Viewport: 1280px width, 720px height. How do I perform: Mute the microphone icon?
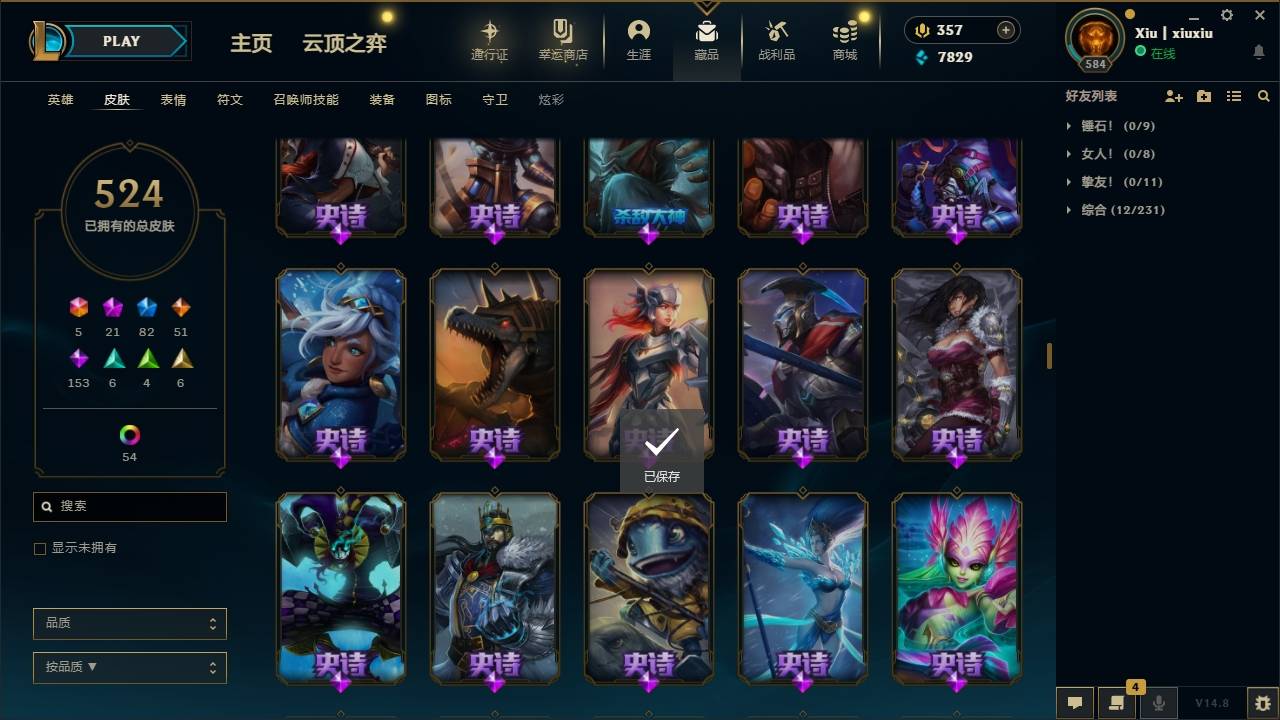[1158, 703]
